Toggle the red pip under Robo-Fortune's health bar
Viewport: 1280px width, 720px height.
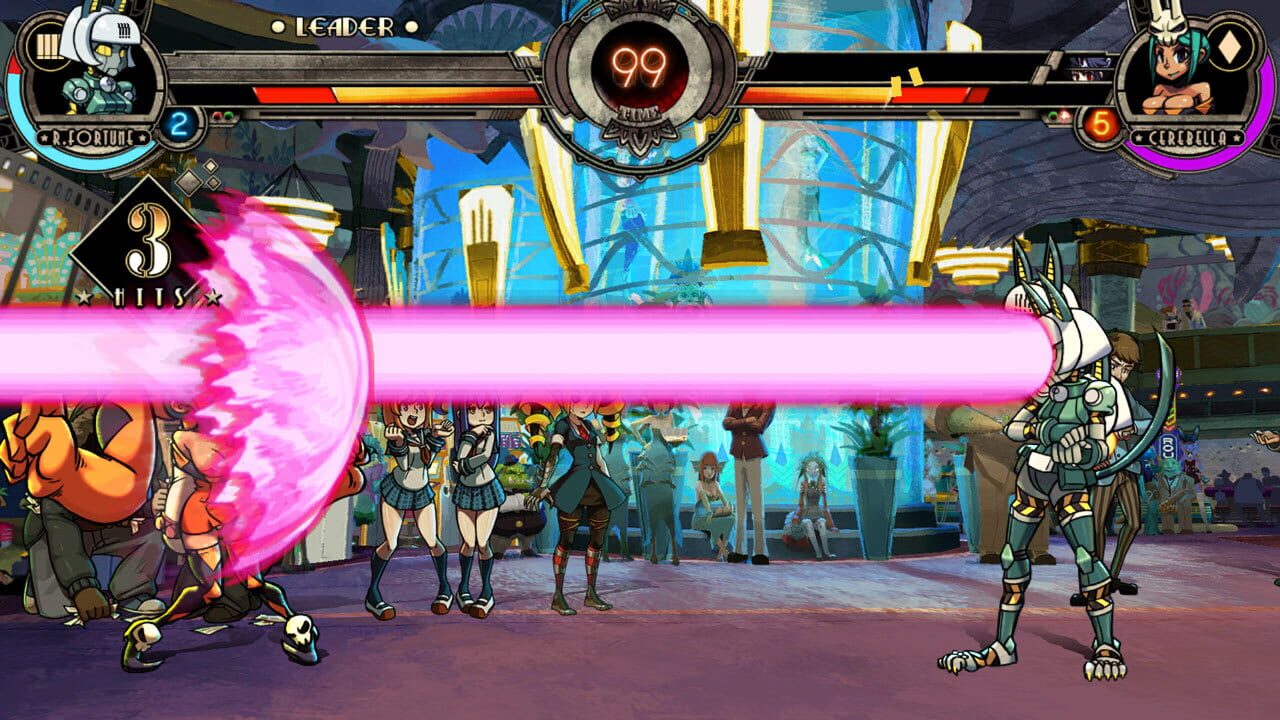pyautogui.click(x=217, y=115)
